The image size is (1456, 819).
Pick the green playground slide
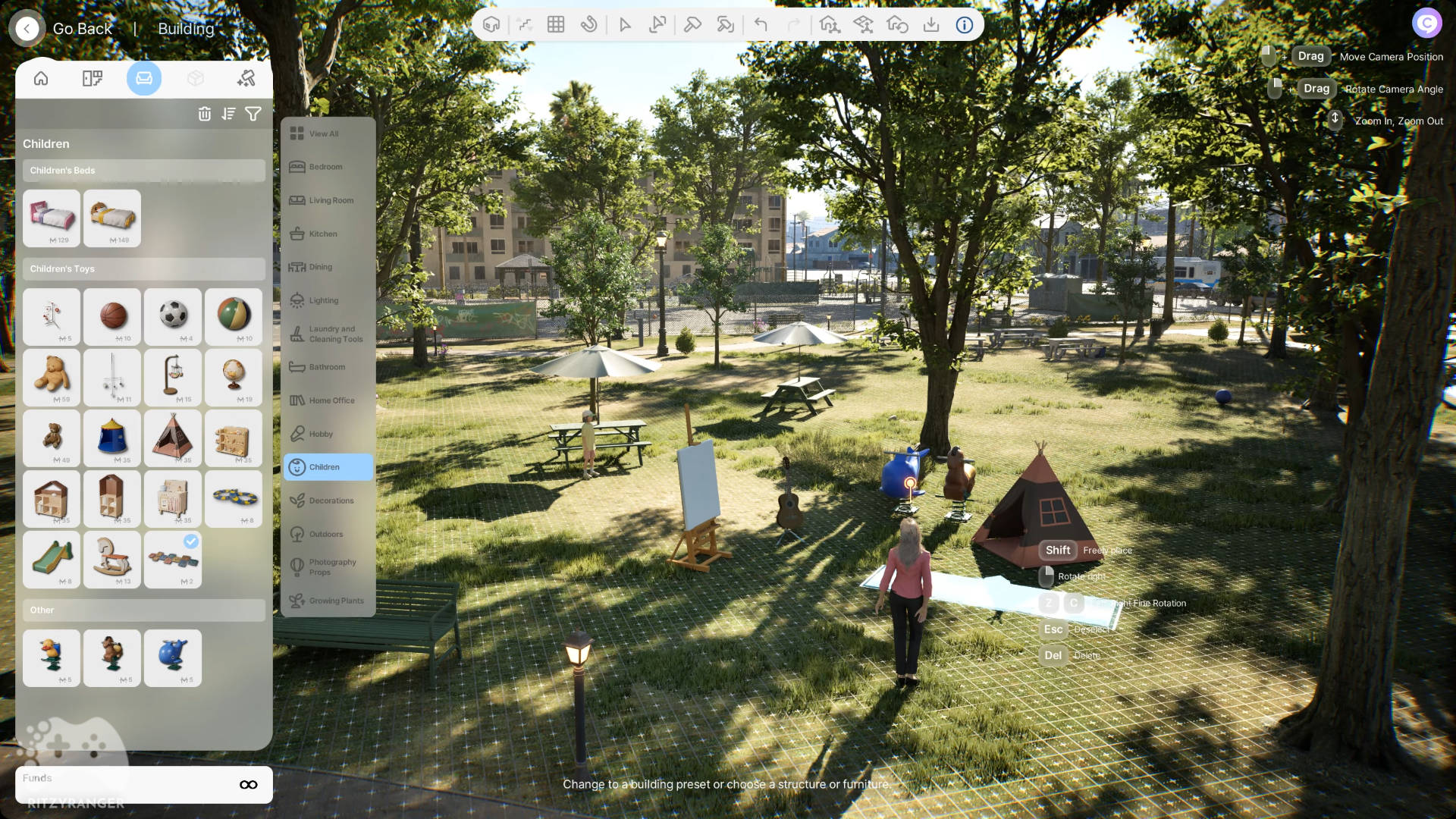pos(52,557)
